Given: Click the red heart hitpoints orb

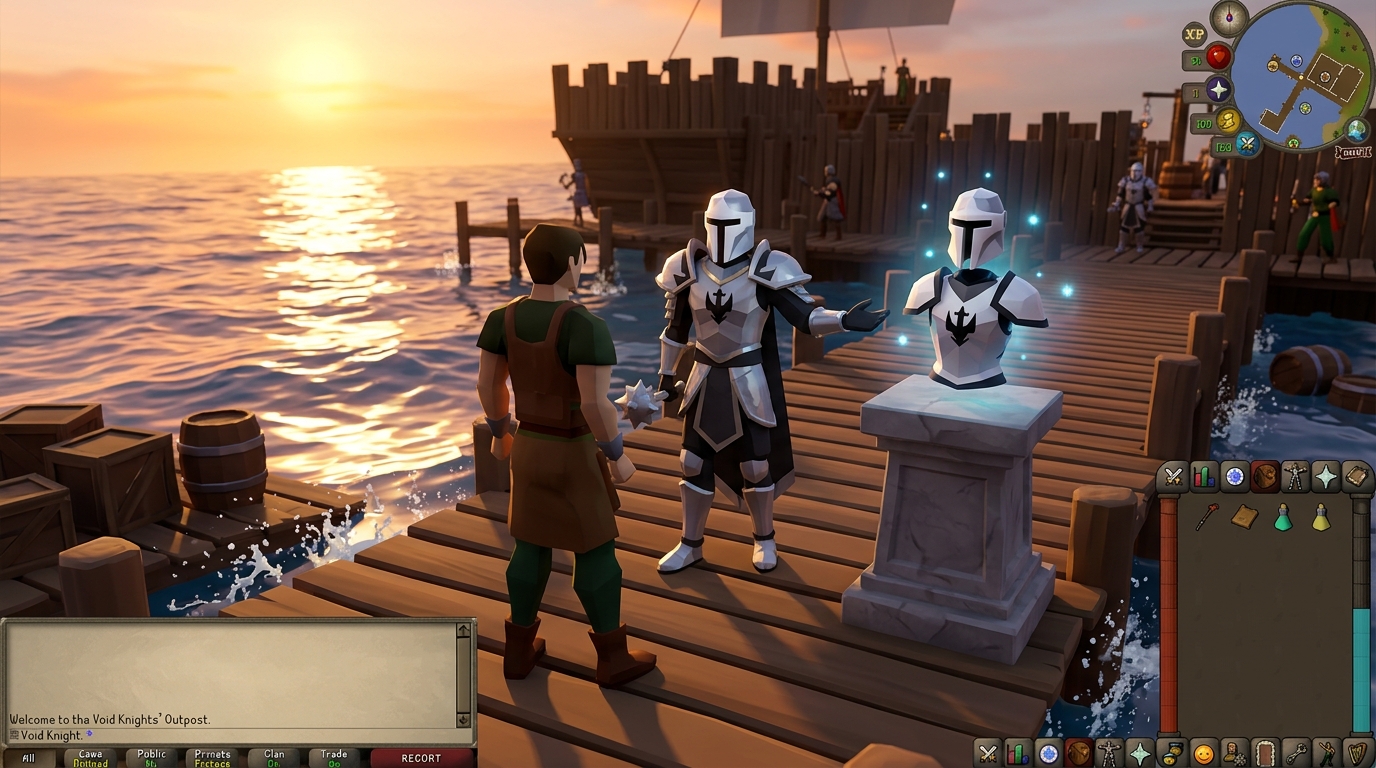Looking at the screenshot, I should (x=1218, y=57).
